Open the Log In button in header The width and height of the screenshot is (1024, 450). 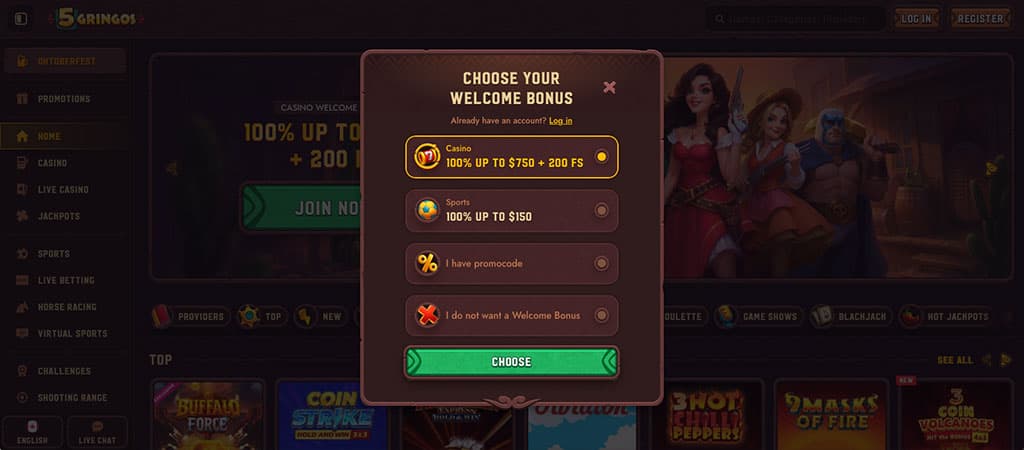(x=916, y=19)
